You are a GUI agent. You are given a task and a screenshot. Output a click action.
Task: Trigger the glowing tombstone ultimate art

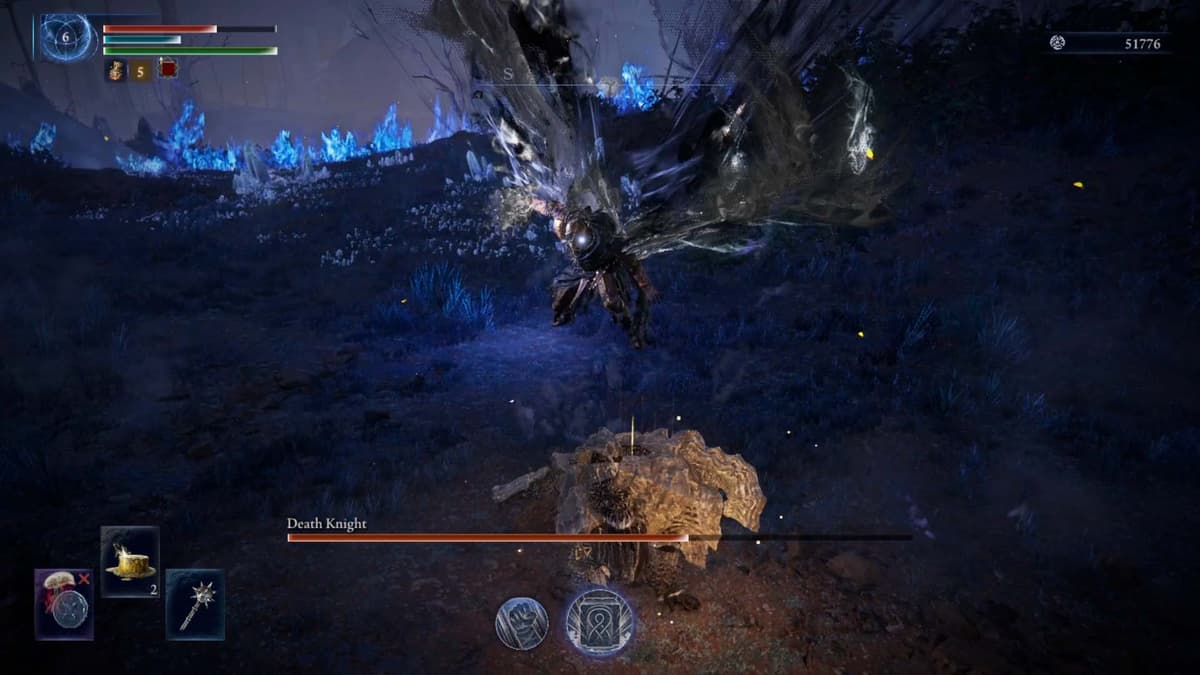pos(599,621)
